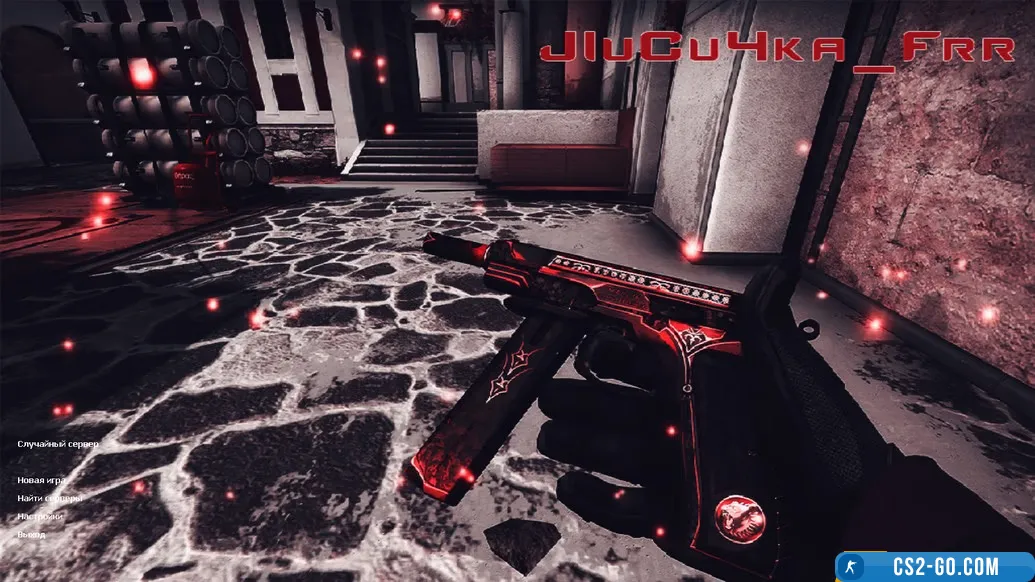This screenshot has width=1035, height=582.
Task: Start a Новая игра (new game)
Action: (41, 480)
